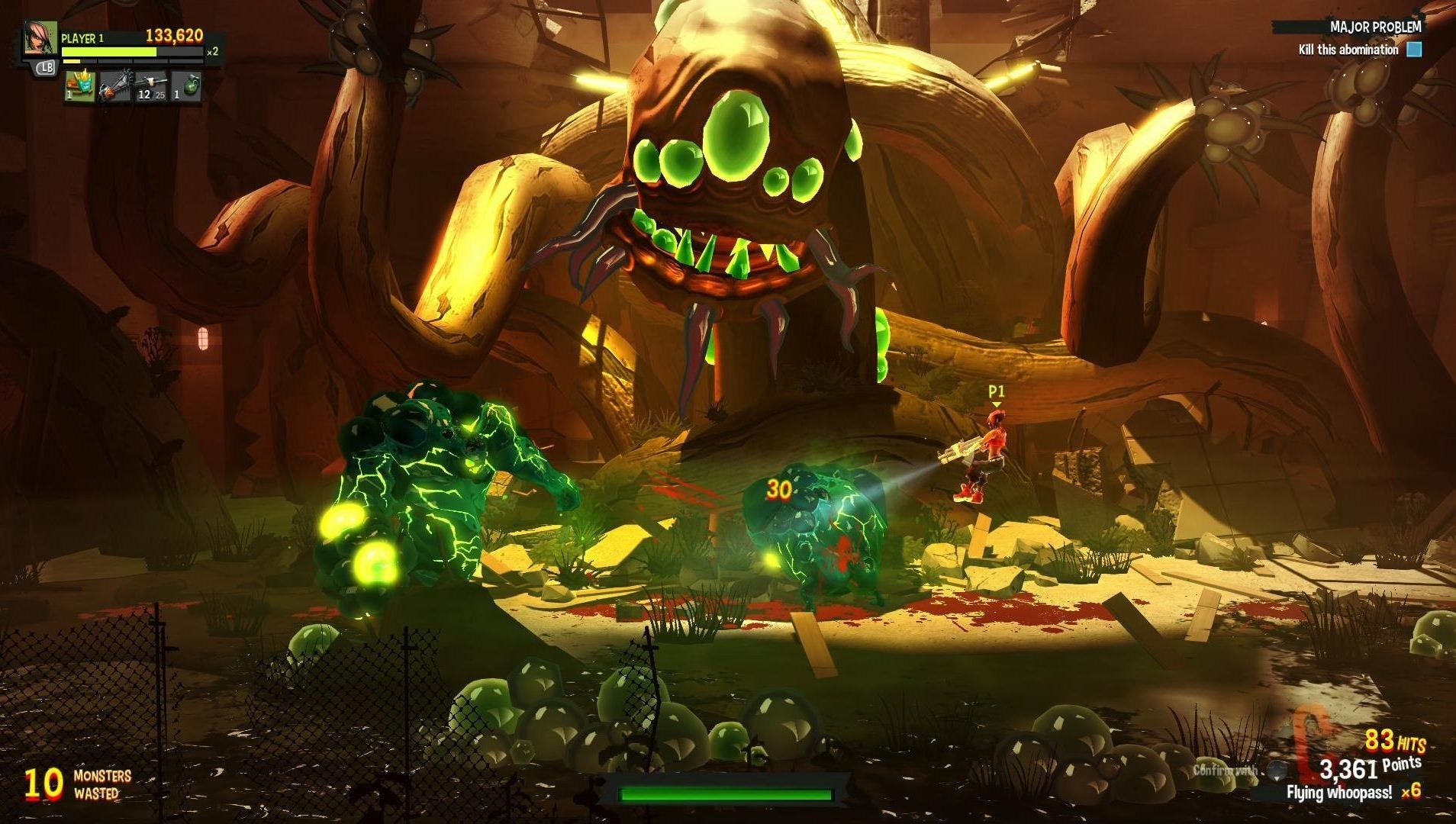Pick the green grenade slot

[186, 86]
